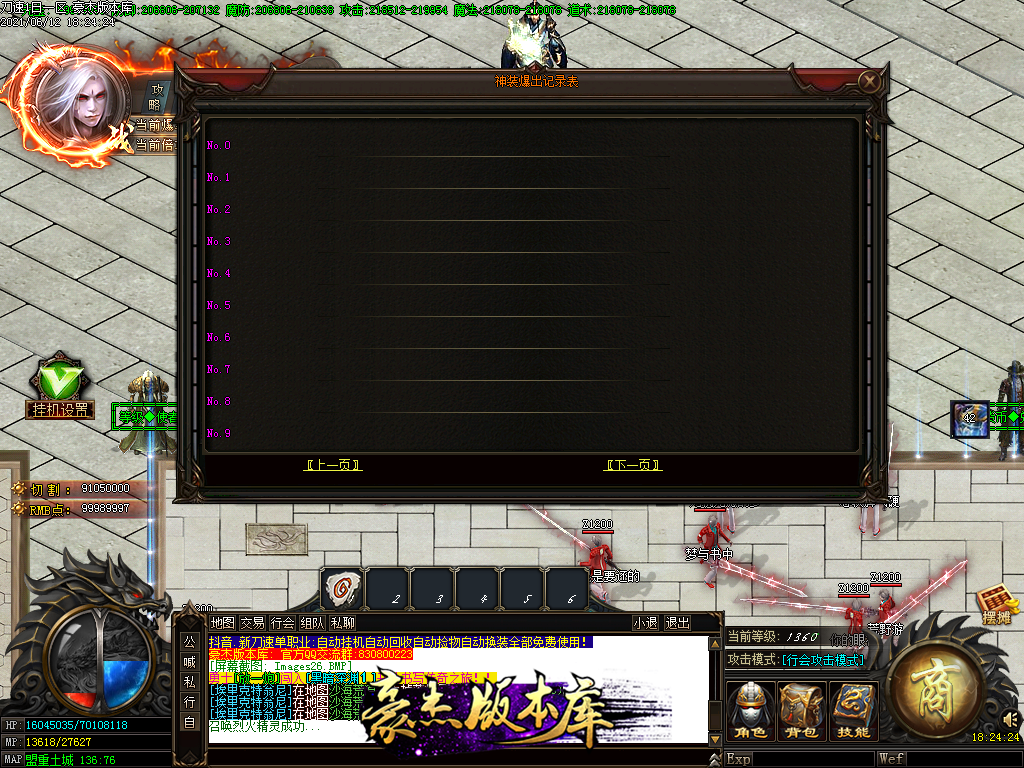
Task: Open the 技能 skills panel
Action: 853,711
